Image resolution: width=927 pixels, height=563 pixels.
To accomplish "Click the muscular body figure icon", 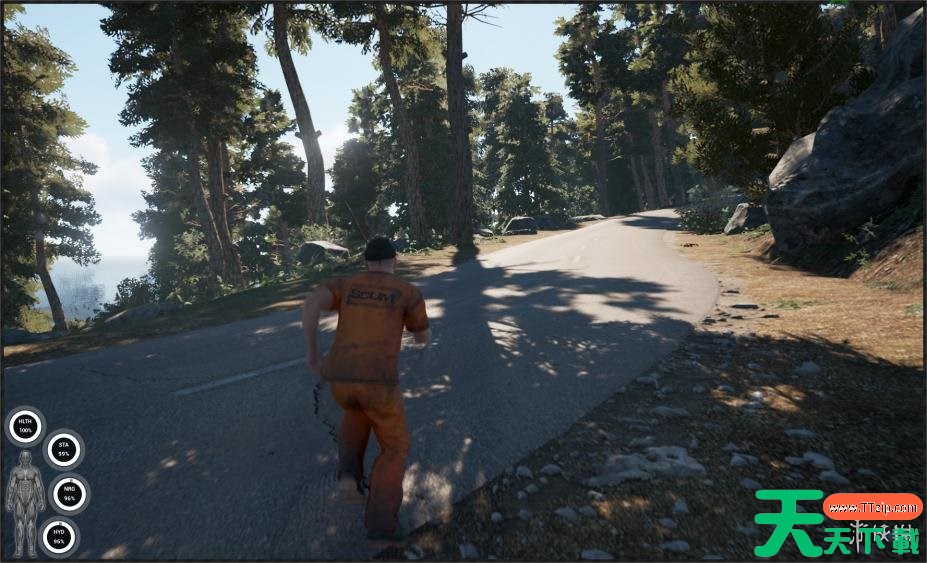I will [x=25, y=503].
